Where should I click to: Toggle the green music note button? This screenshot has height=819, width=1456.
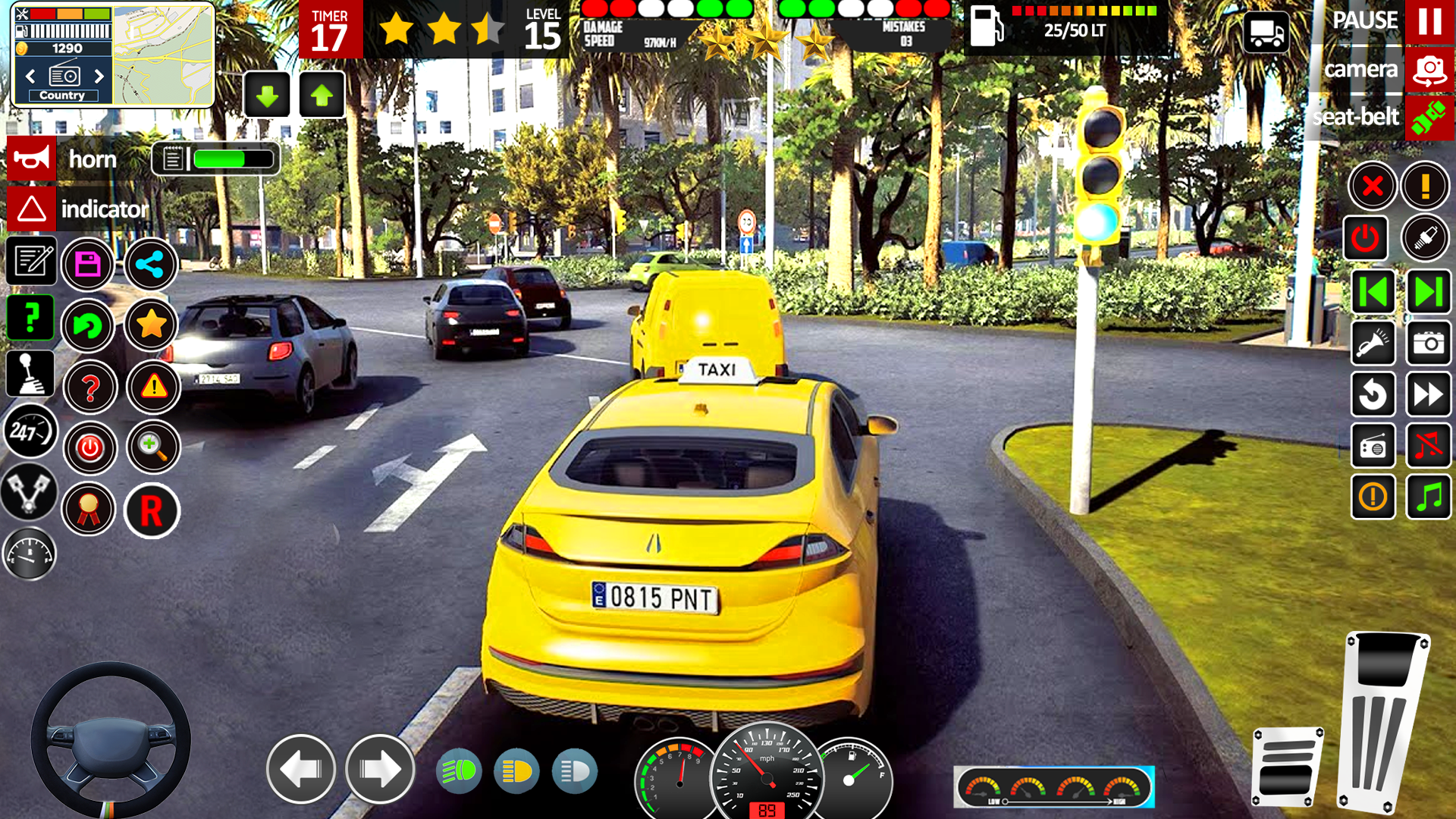tap(1429, 497)
